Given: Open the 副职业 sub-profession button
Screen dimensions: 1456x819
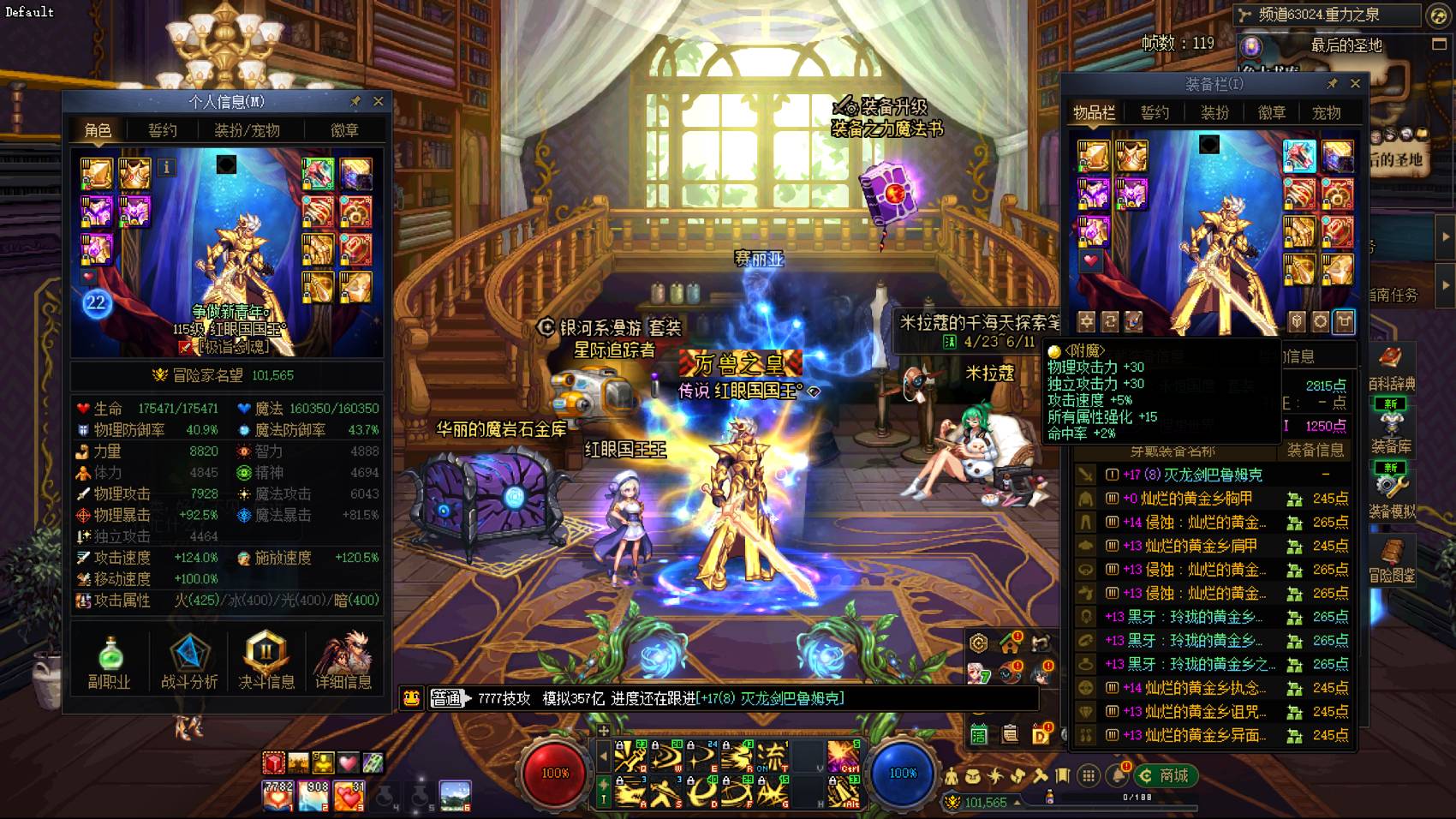Looking at the screenshot, I should tap(110, 662).
